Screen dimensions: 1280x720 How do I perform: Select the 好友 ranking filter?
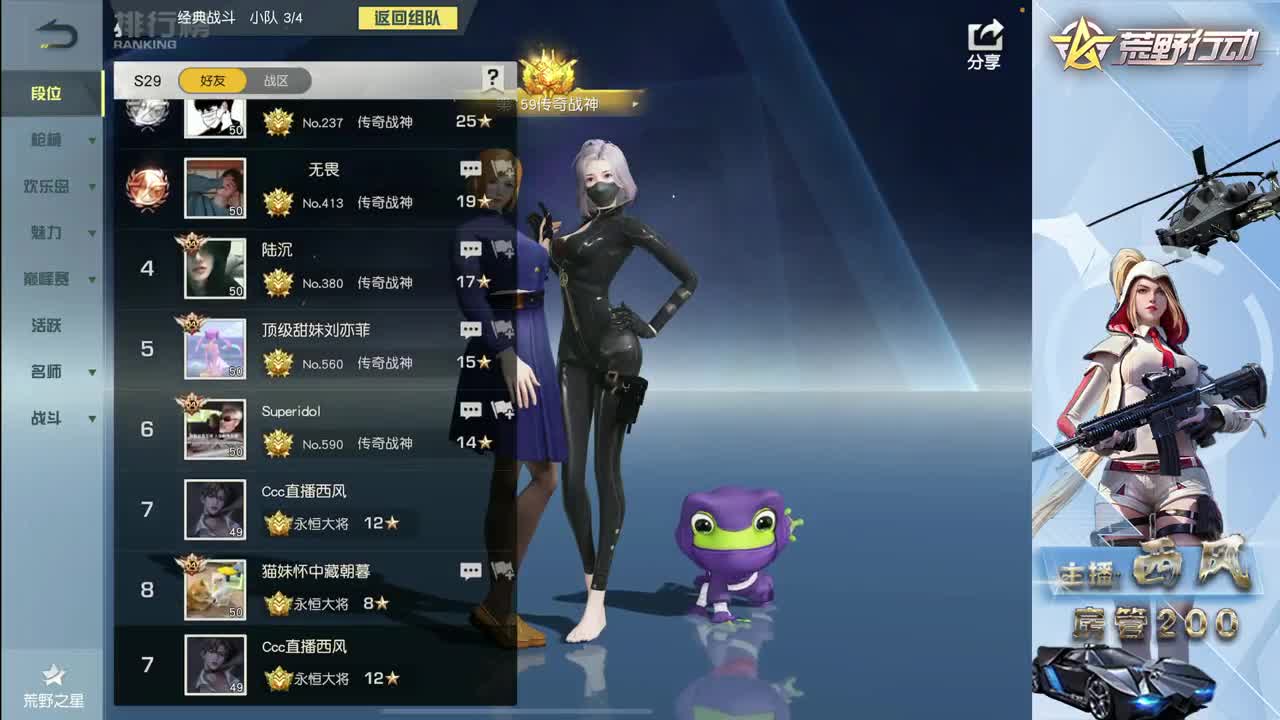(x=210, y=80)
